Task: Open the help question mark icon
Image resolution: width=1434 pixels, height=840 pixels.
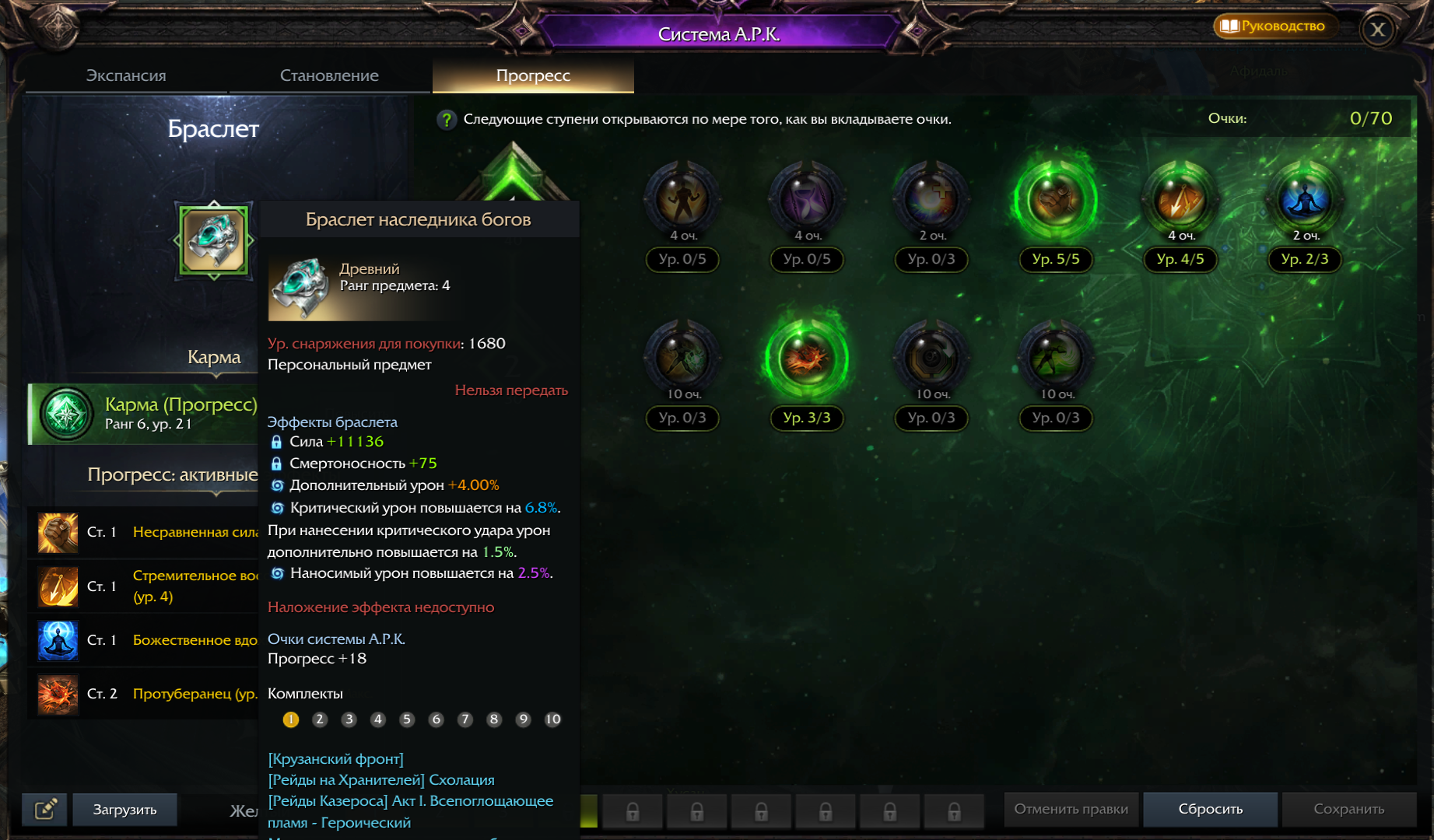Action: [447, 120]
